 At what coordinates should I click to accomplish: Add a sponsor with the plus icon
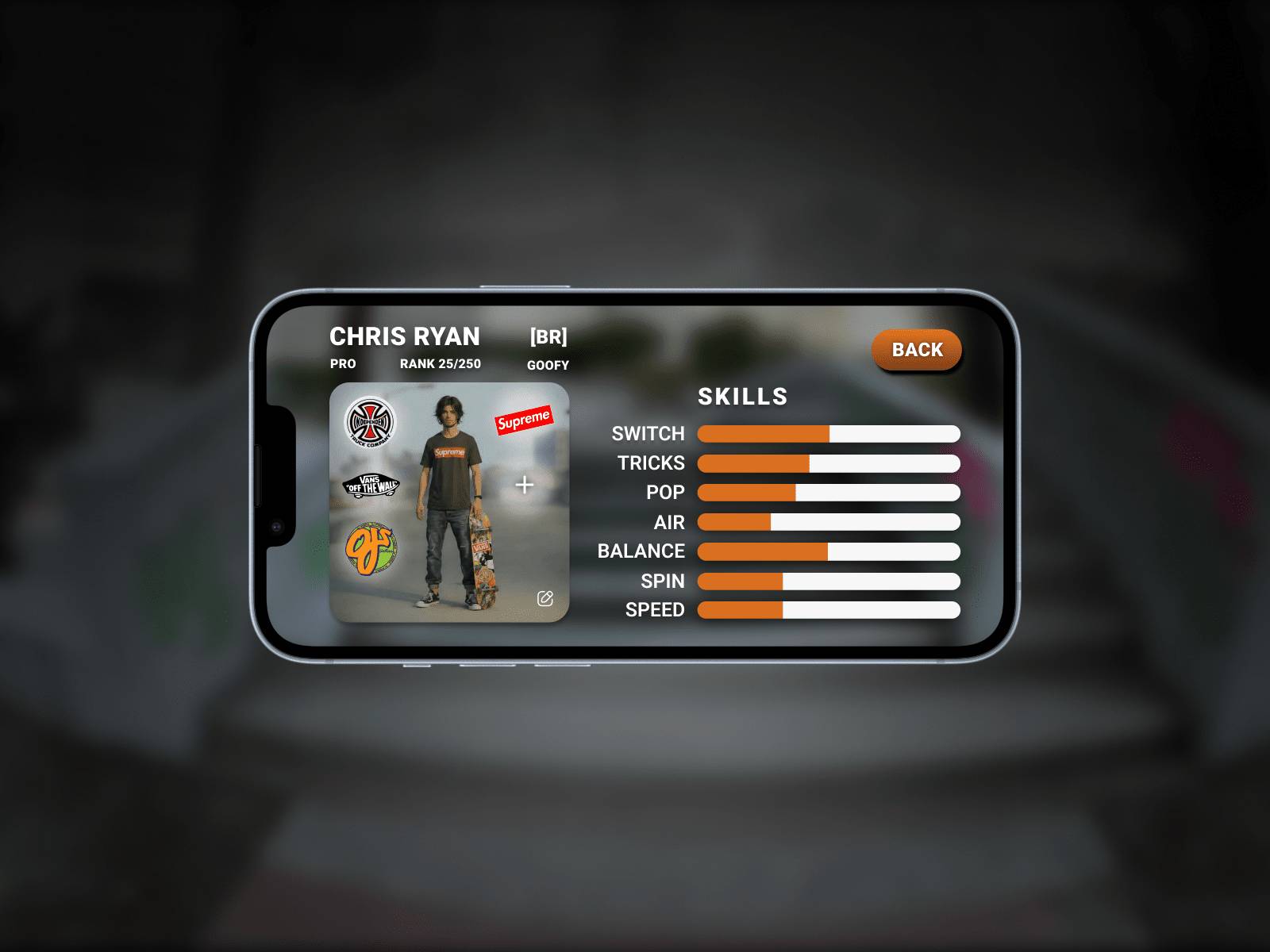click(x=525, y=485)
